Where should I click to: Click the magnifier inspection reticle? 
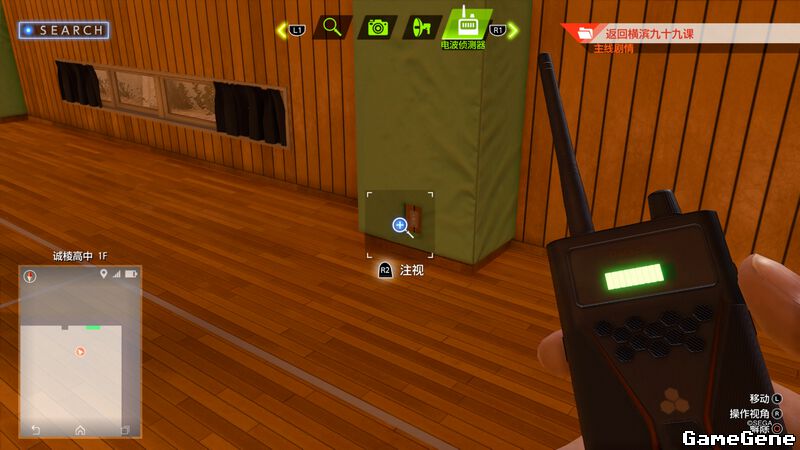(x=400, y=226)
